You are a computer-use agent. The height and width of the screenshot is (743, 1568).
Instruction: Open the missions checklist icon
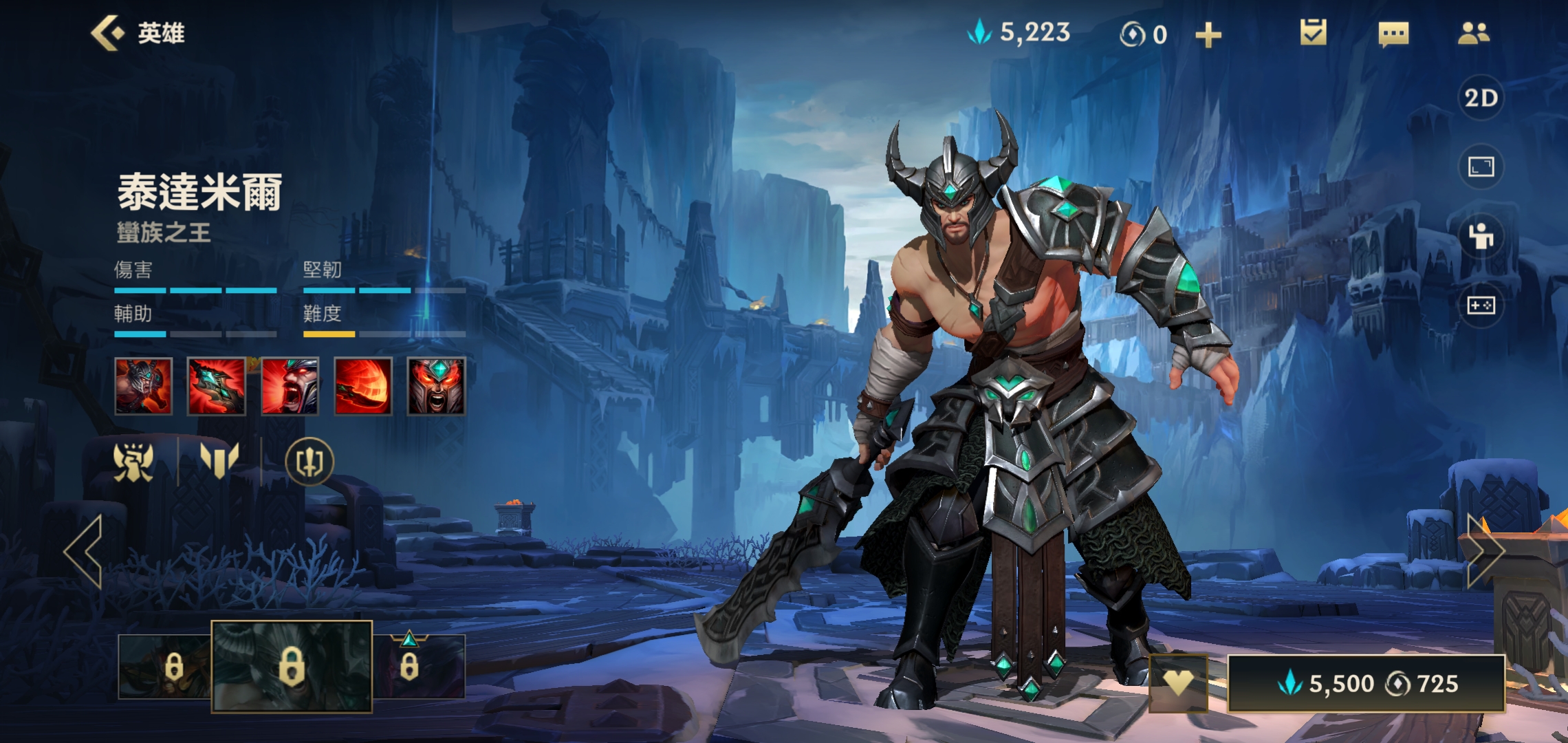tap(1313, 33)
